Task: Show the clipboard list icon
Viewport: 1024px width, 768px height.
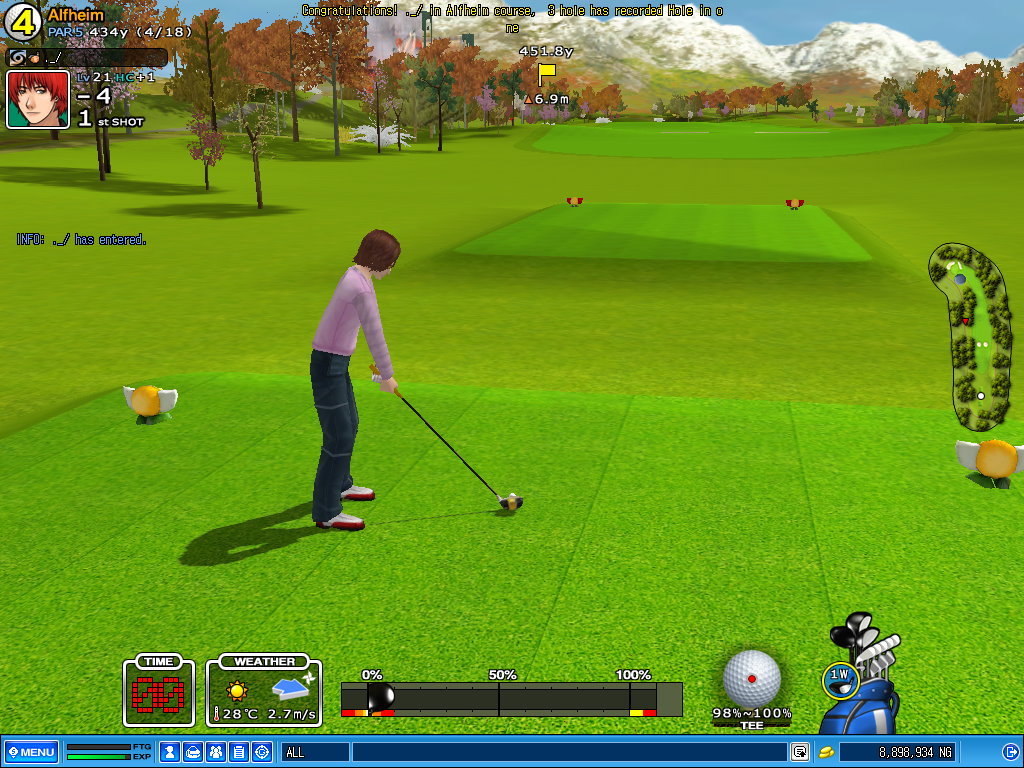Action: pyautogui.click(x=239, y=752)
